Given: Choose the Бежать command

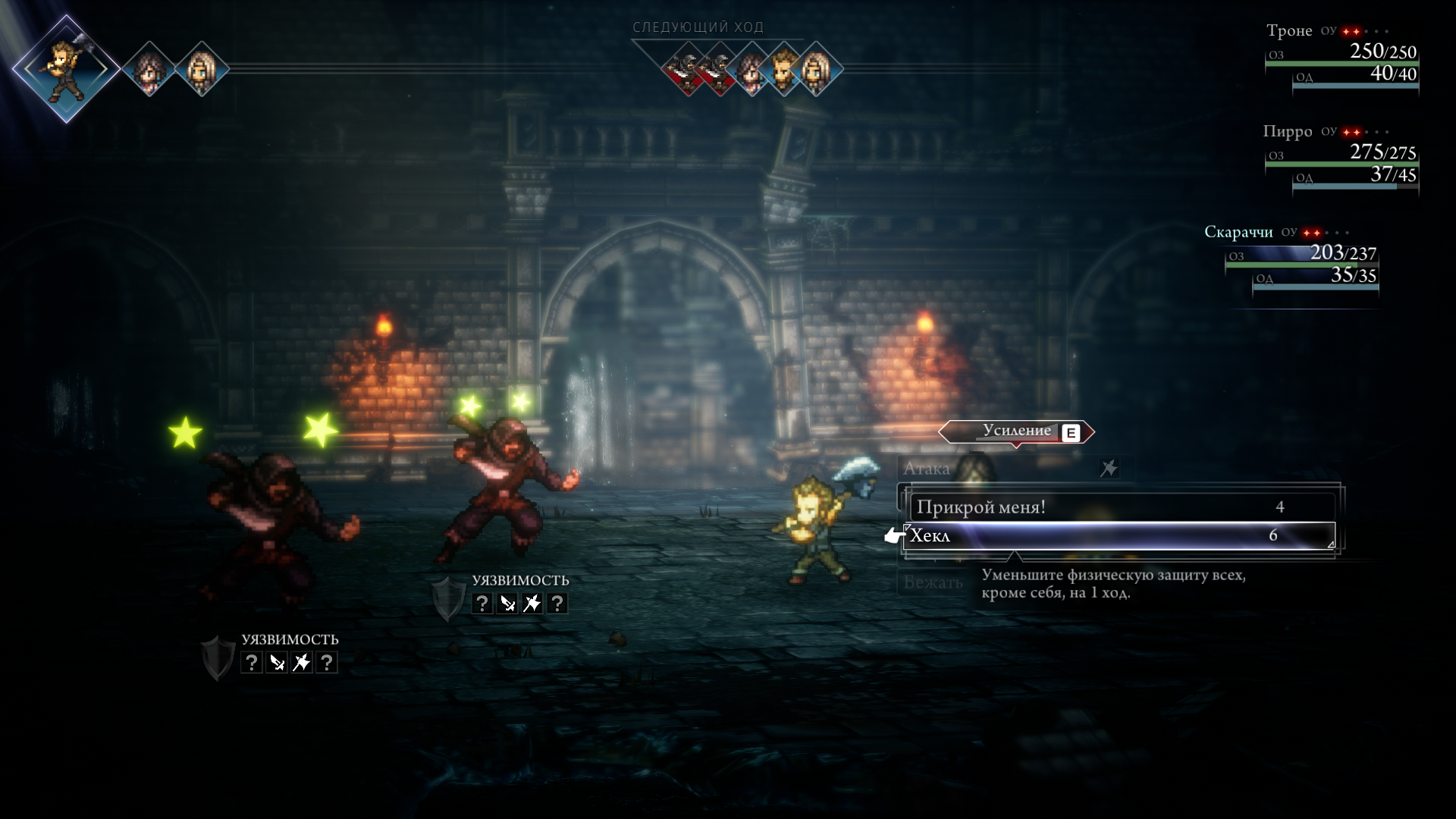Looking at the screenshot, I should pyautogui.click(x=933, y=582).
